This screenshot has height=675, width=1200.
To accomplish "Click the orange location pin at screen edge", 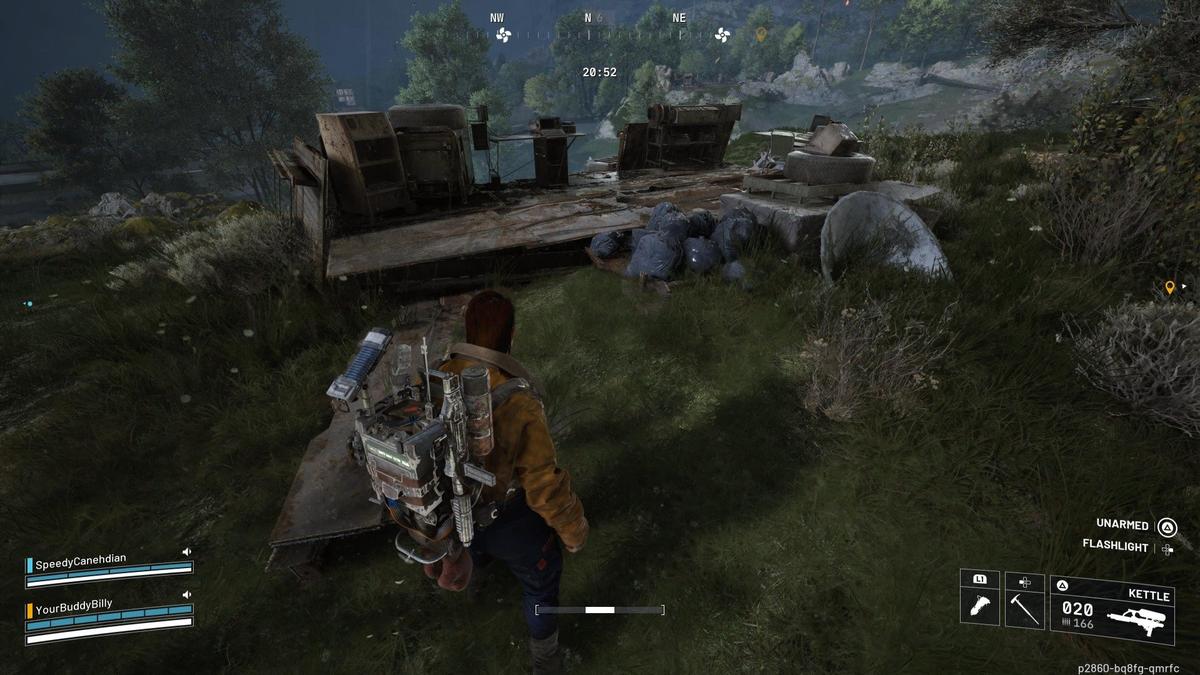I will pyautogui.click(x=1170, y=288).
